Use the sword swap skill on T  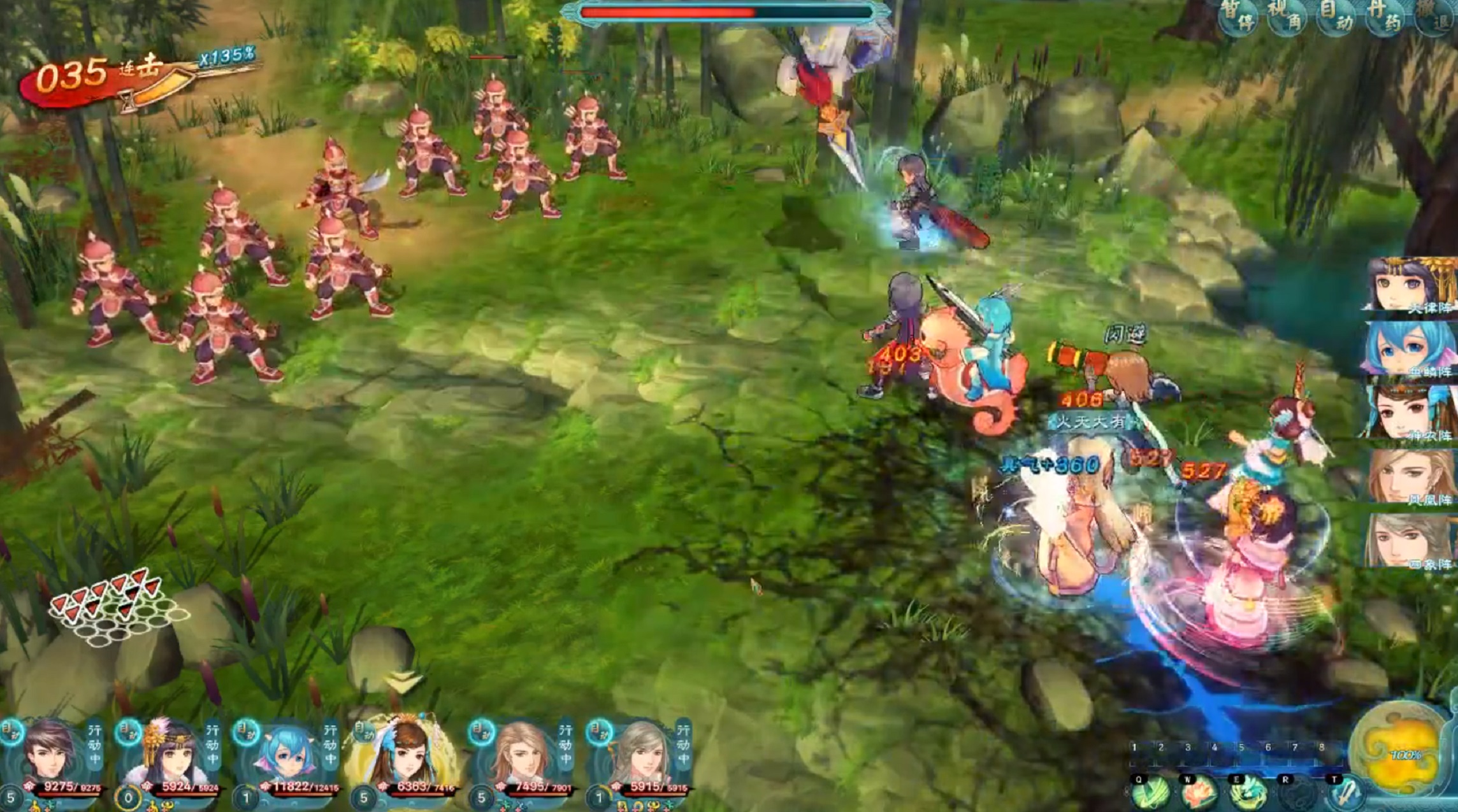(1345, 794)
